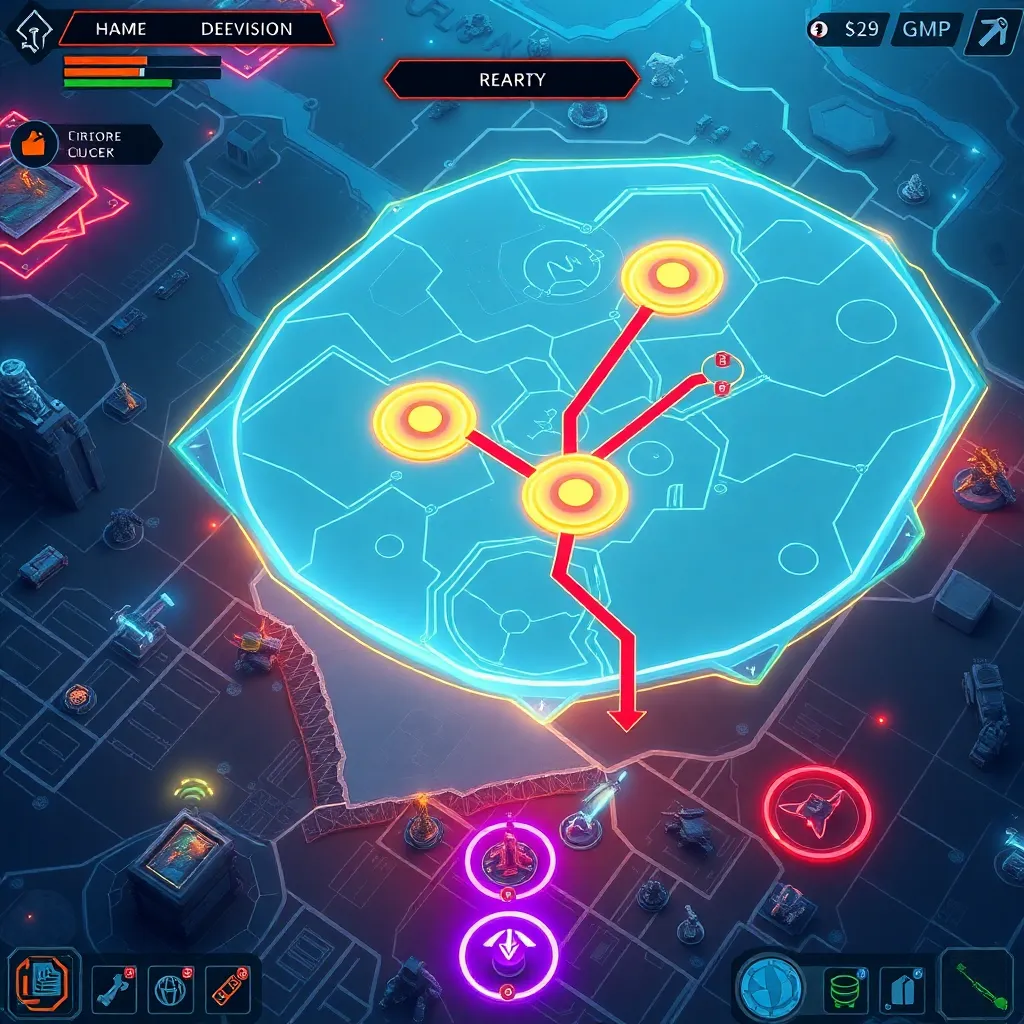The image size is (1024, 1024).
Task: Open the HAME tab
Action: pyautogui.click(x=120, y=29)
